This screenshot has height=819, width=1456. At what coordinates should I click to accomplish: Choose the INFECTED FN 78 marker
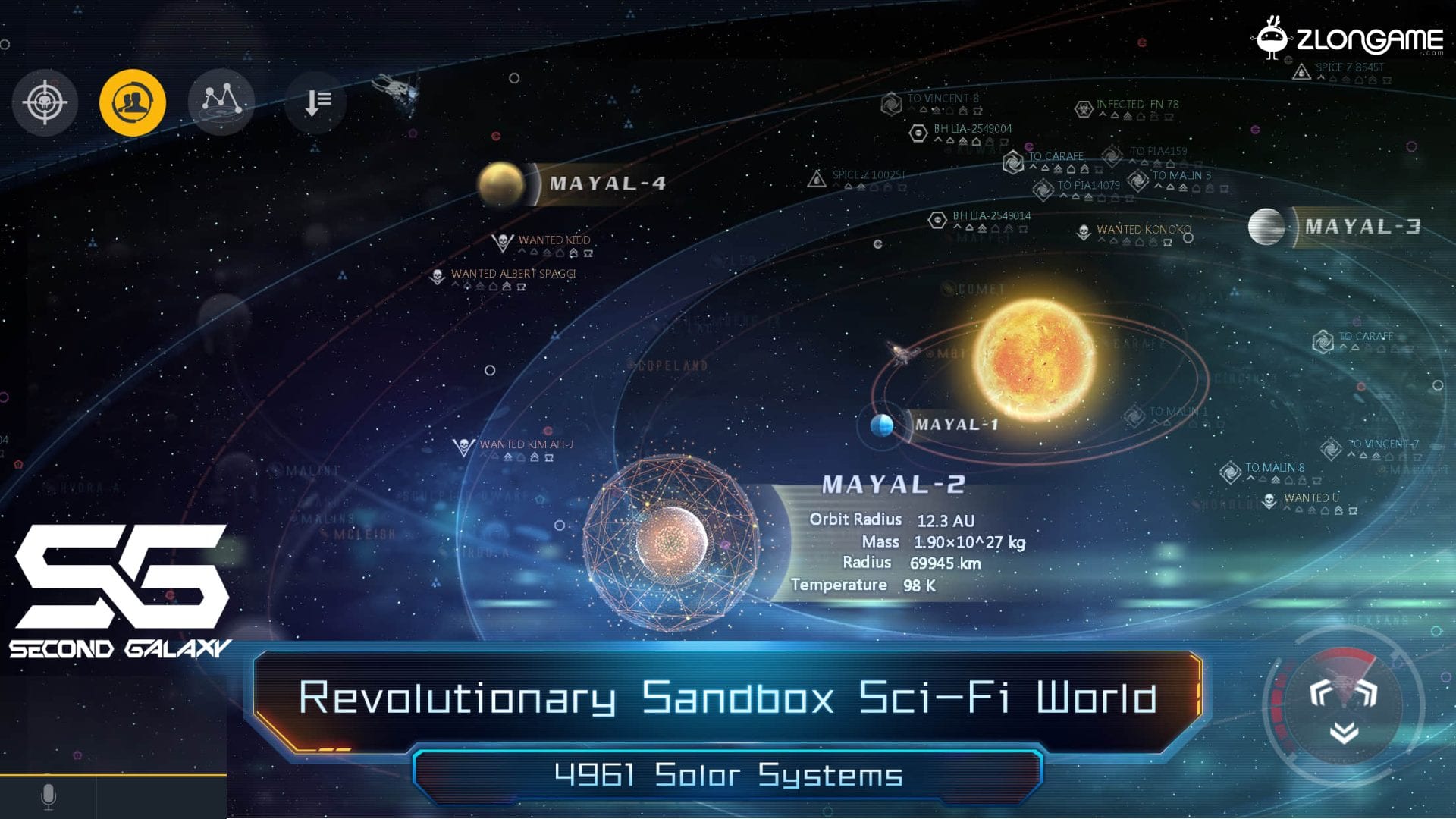1136,105
